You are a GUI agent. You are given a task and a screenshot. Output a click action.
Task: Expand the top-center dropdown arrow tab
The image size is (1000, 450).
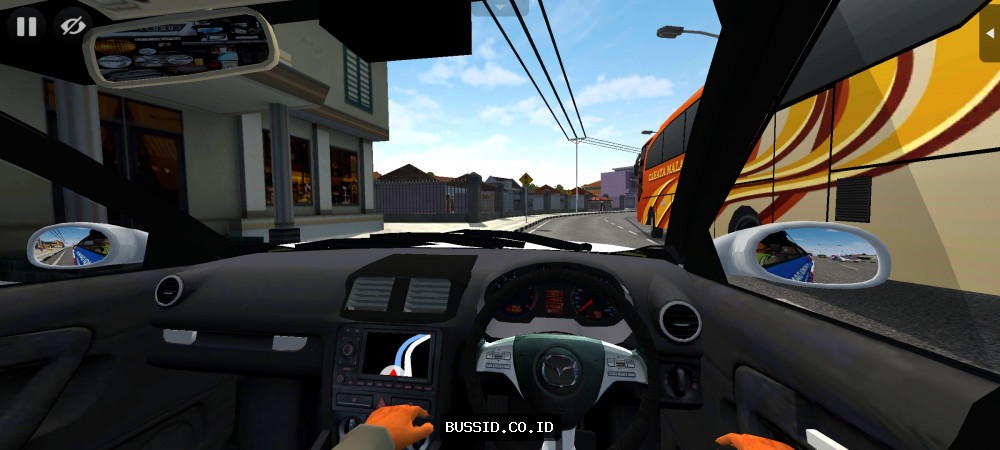(x=500, y=7)
